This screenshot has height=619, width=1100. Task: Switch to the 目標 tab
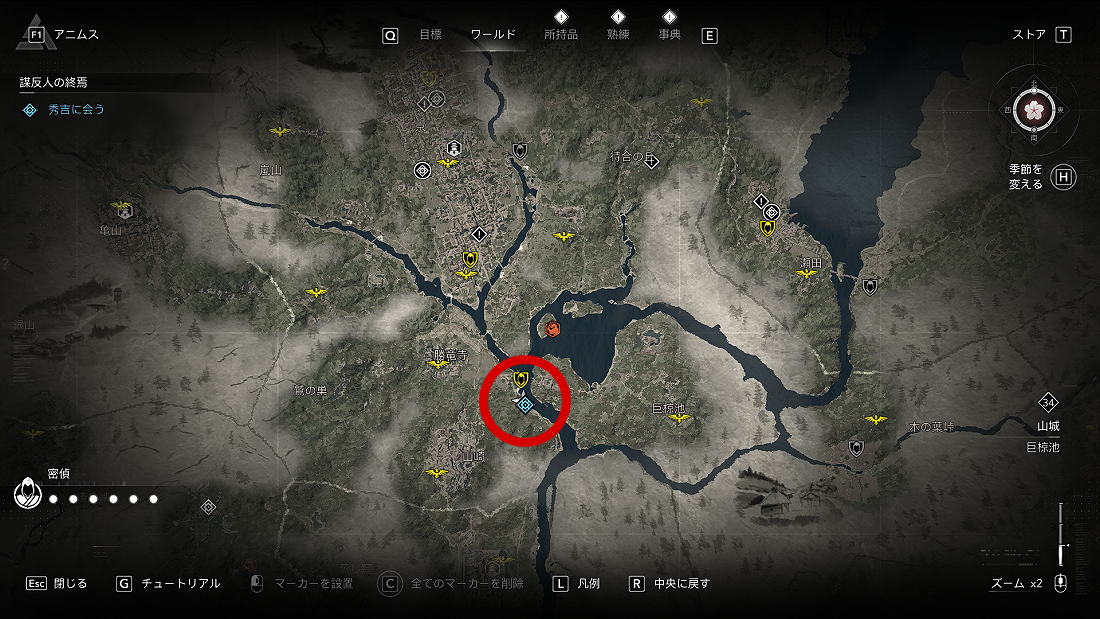pyautogui.click(x=430, y=35)
